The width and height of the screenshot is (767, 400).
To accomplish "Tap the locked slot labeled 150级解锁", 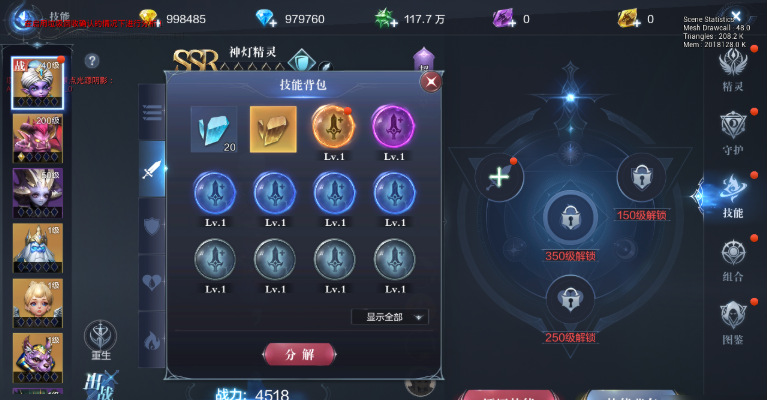I will (641, 179).
